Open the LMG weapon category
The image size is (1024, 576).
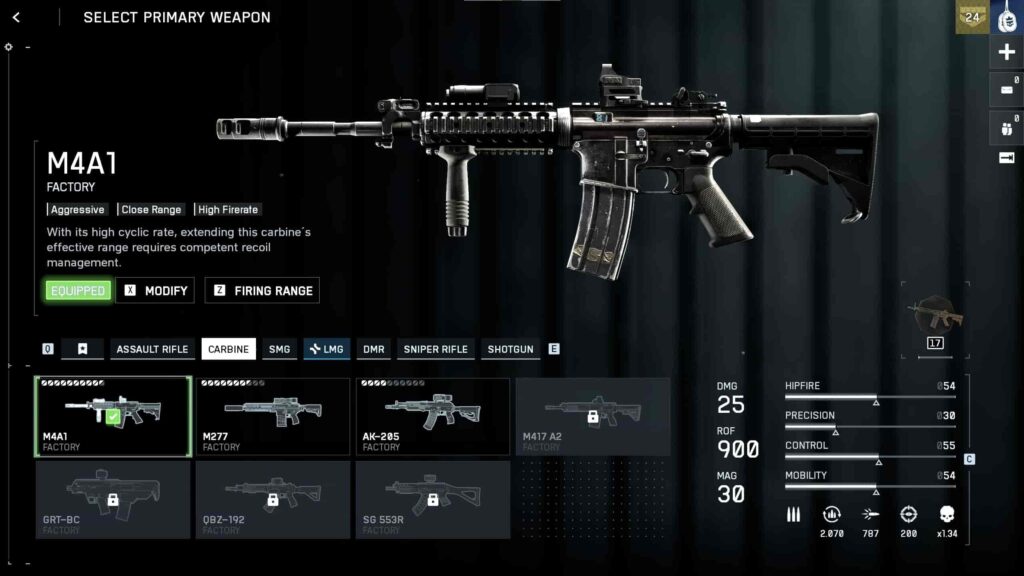[327, 349]
